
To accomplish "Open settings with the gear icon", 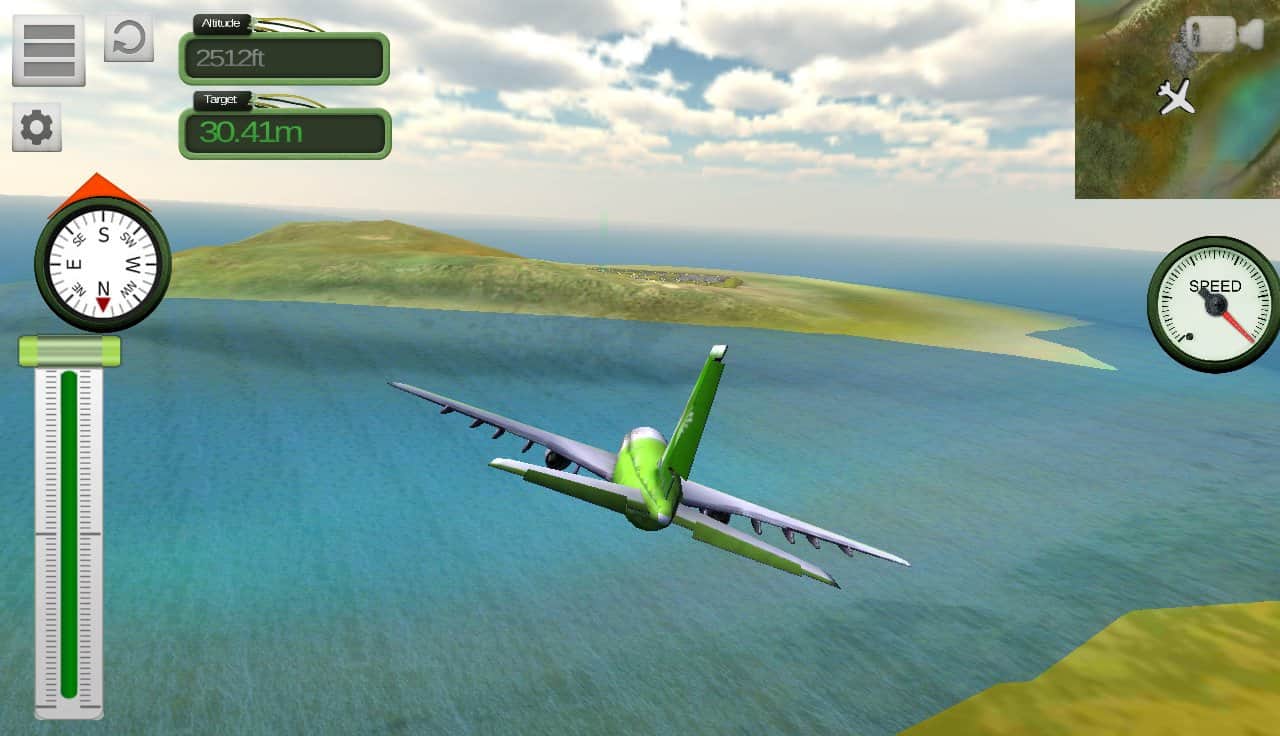I will pos(37,127).
